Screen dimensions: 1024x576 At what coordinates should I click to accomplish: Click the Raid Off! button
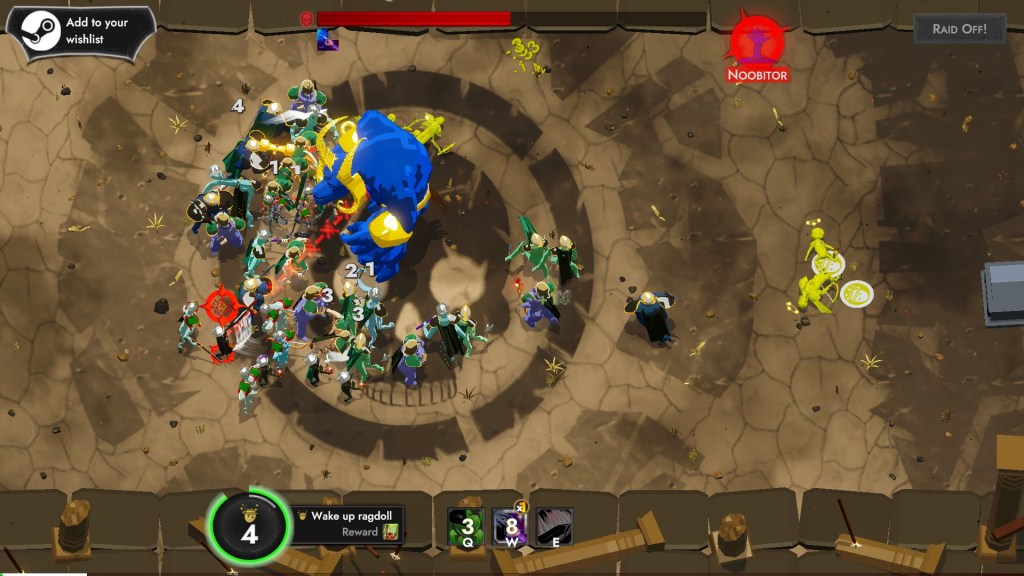[x=959, y=28]
